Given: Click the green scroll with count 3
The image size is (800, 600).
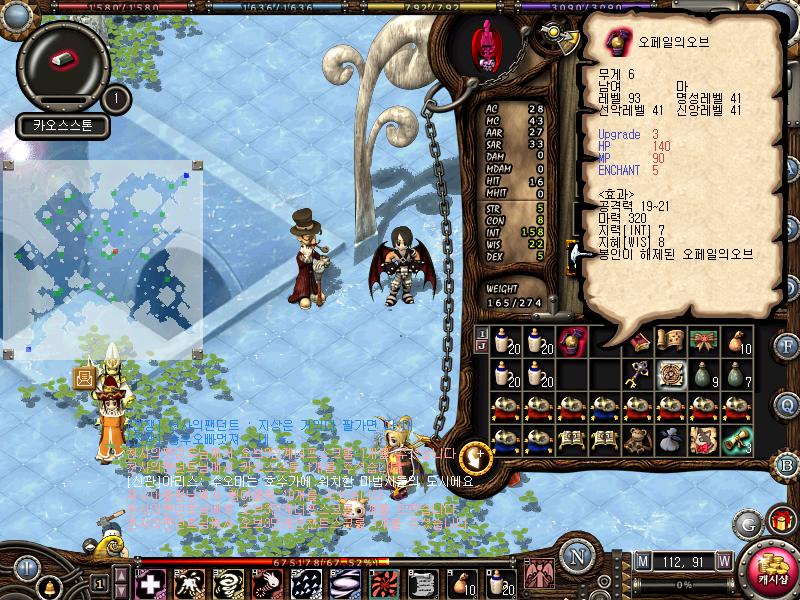Looking at the screenshot, I should [736, 440].
